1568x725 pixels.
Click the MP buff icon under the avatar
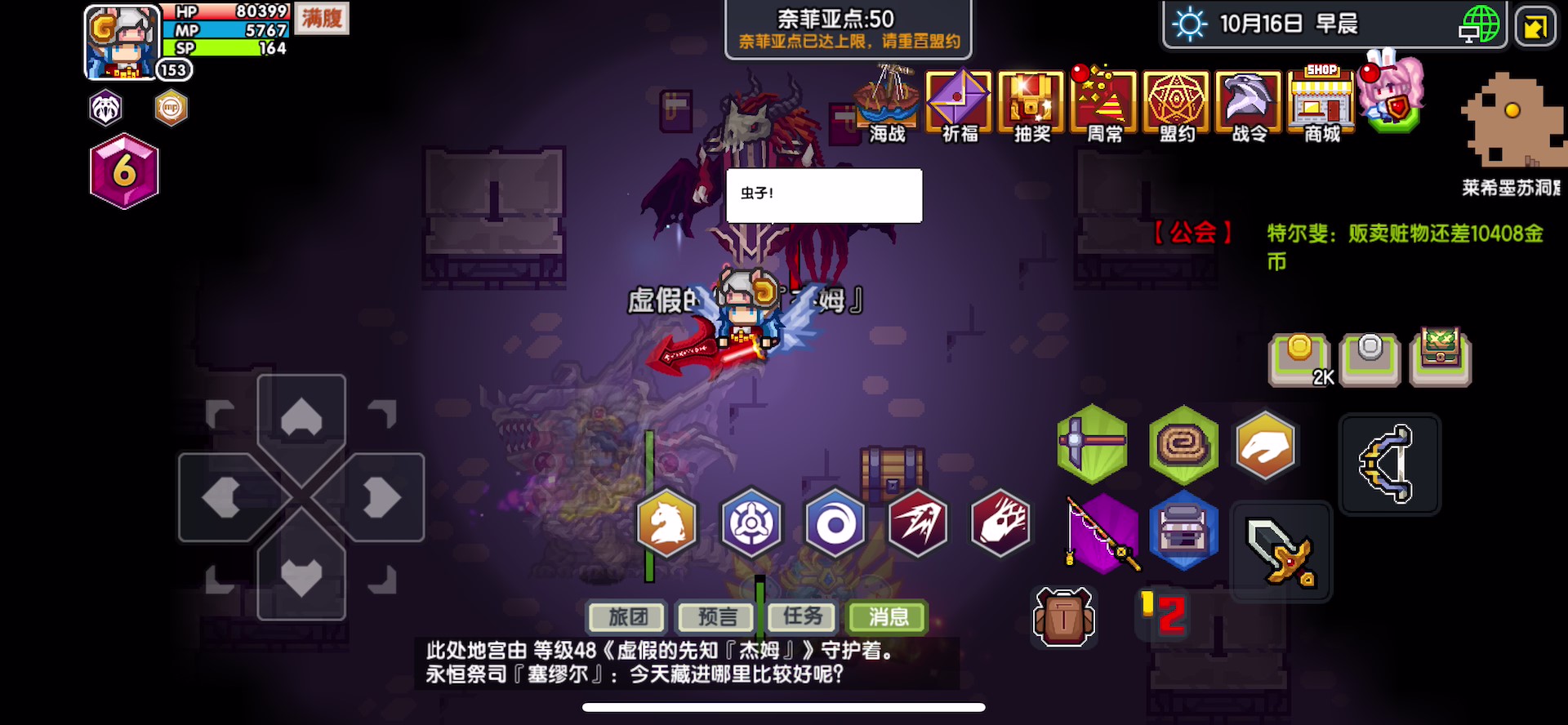pyautogui.click(x=171, y=107)
